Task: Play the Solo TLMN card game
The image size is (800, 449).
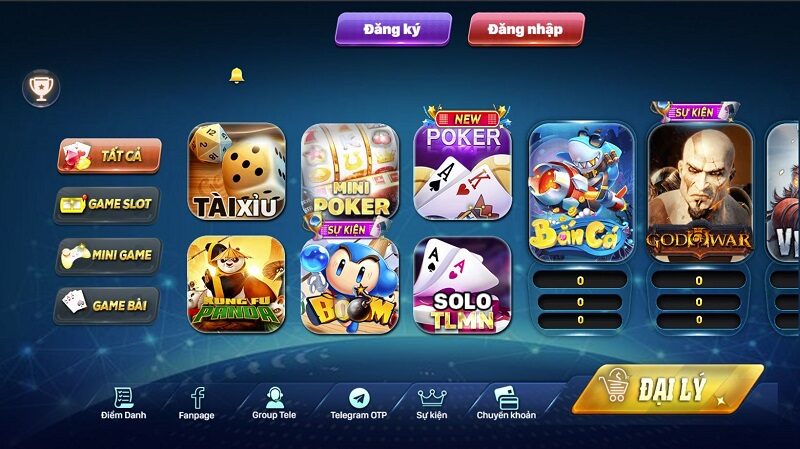Action: click(x=462, y=285)
